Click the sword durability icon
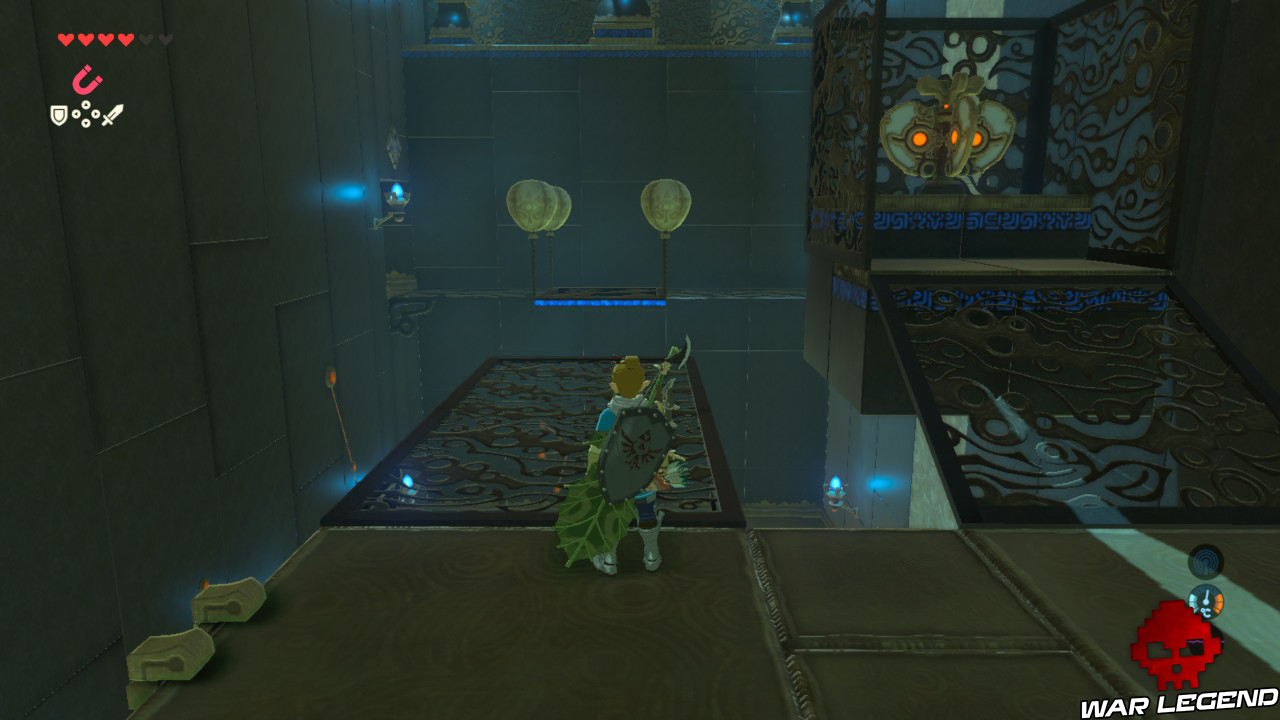Image resolution: width=1280 pixels, height=720 pixels. (x=112, y=113)
